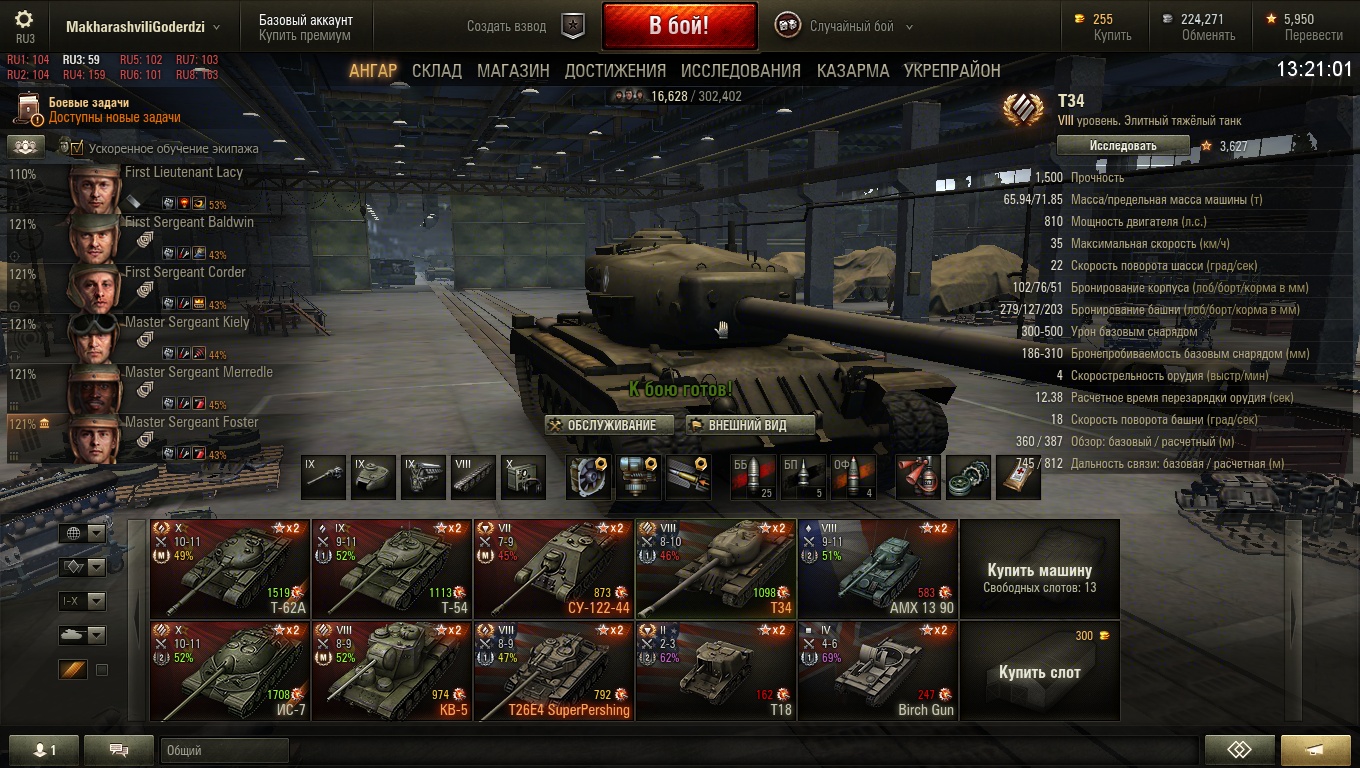The height and width of the screenshot is (768, 1360).
Task: Choose the T-54 tank card
Action: (392, 568)
